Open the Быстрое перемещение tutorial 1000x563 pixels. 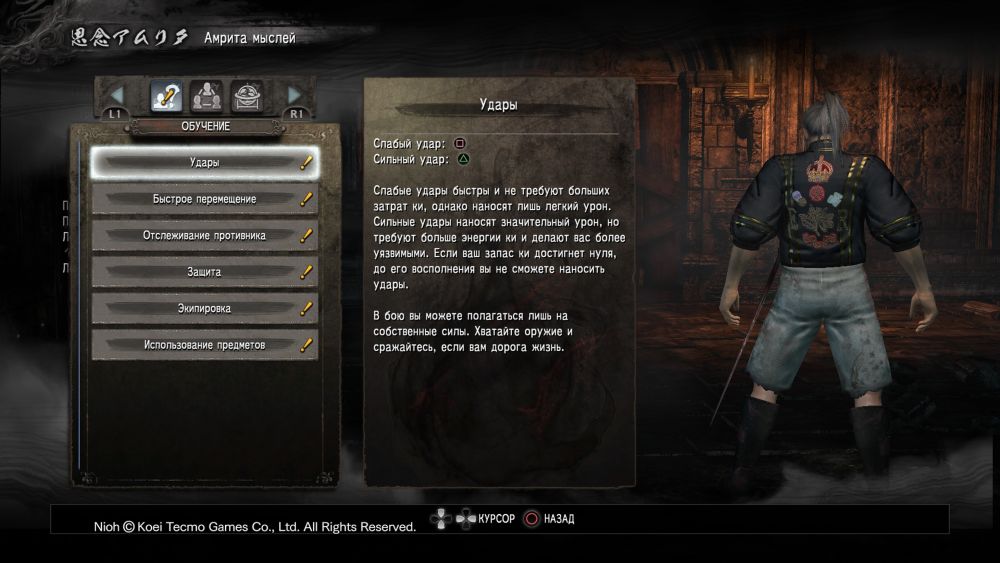[x=204, y=199]
